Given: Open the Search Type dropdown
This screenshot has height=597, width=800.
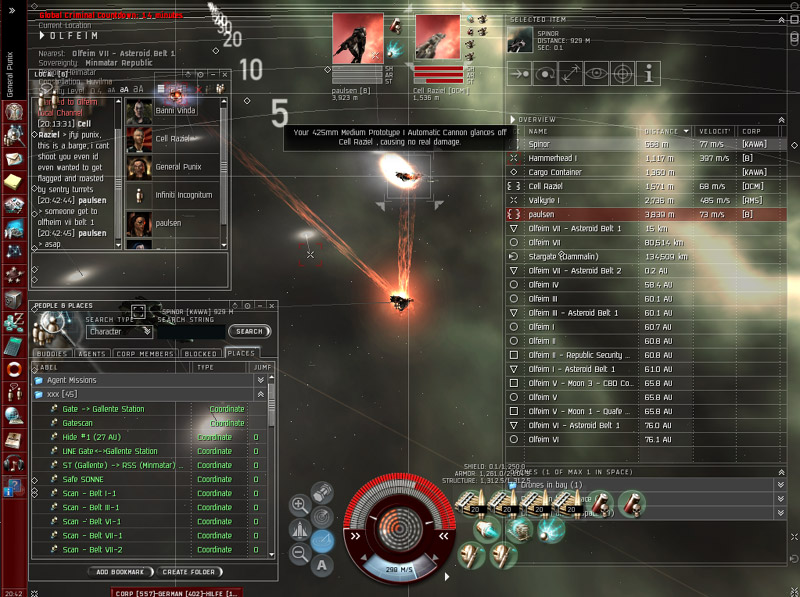Looking at the screenshot, I should coord(120,331).
